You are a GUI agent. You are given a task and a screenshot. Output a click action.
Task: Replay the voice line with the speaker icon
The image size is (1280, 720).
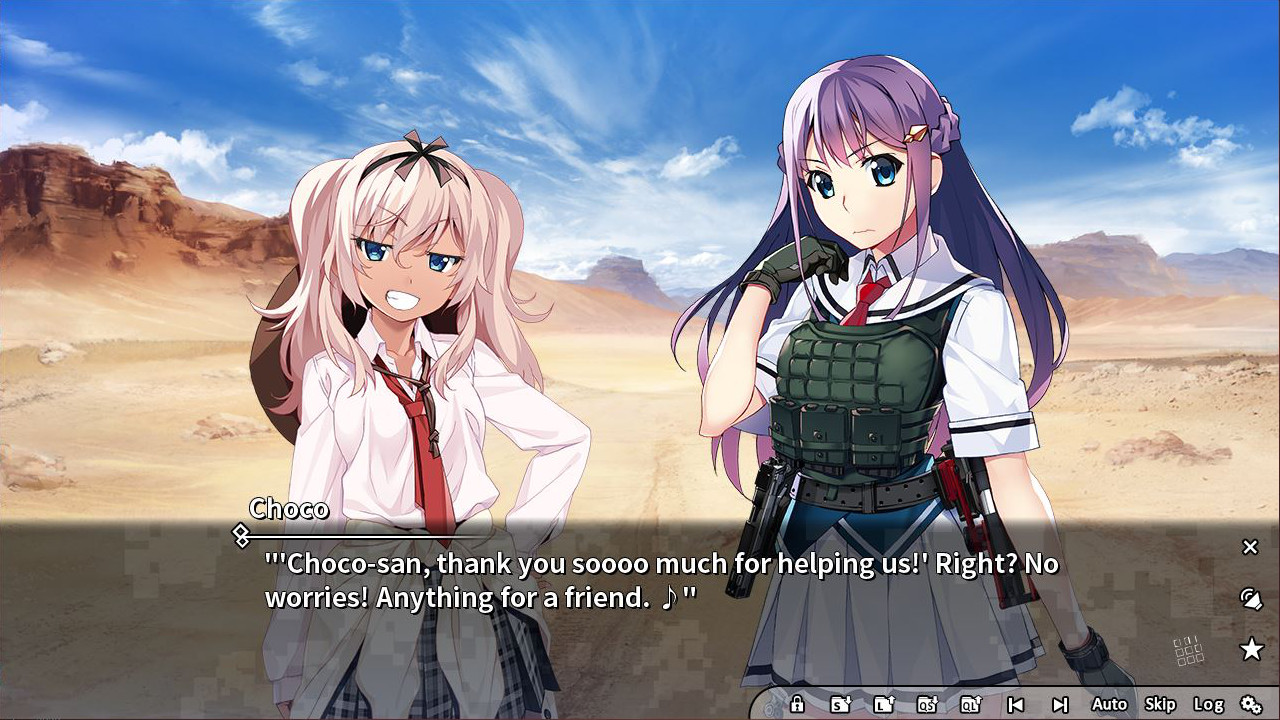point(1250,597)
